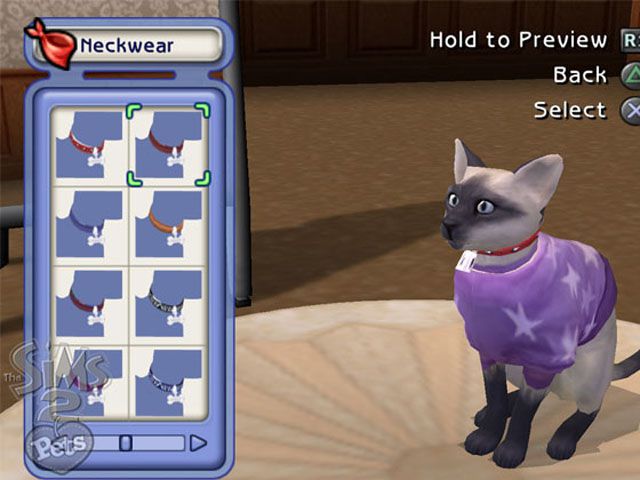Choose the purple collar thumbnail
Screen dimensions: 640x480
(x=88, y=225)
